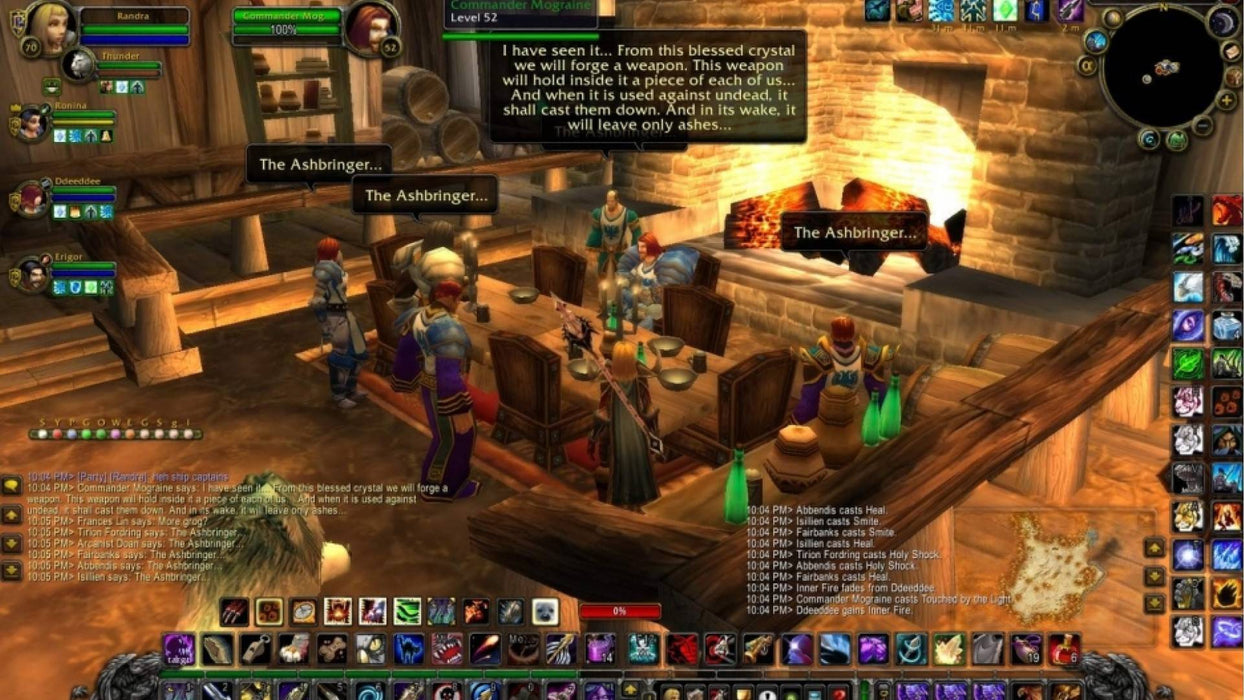Image resolution: width=1244 pixels, height=700 pixels.
Task: Use the potion flask with count 19
Action: 1025,649
